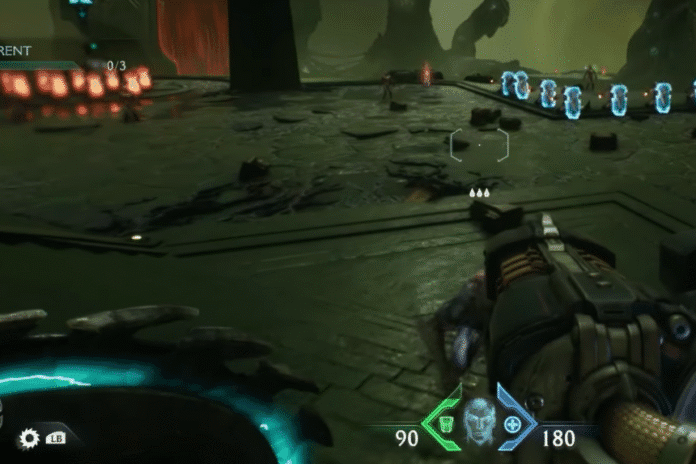Click the blue character face portrait
This screenshot has height=464, width=696.
point(480,419)
